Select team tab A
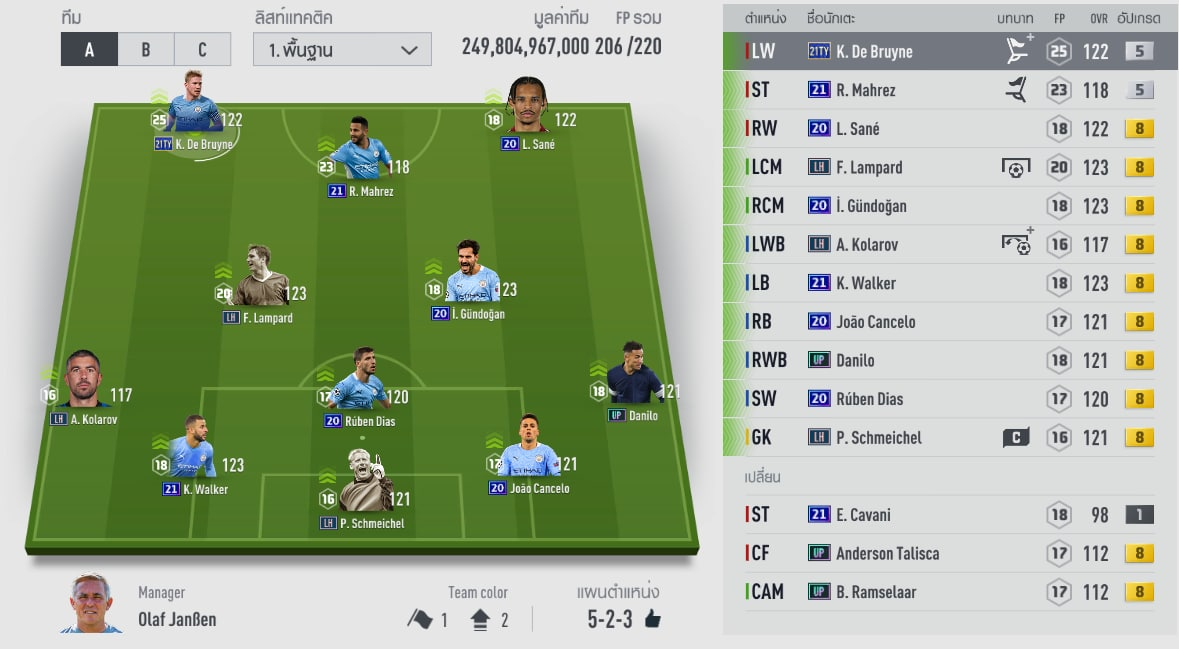Viewport: 1179px width, 649px height. (x=89, y=49)
